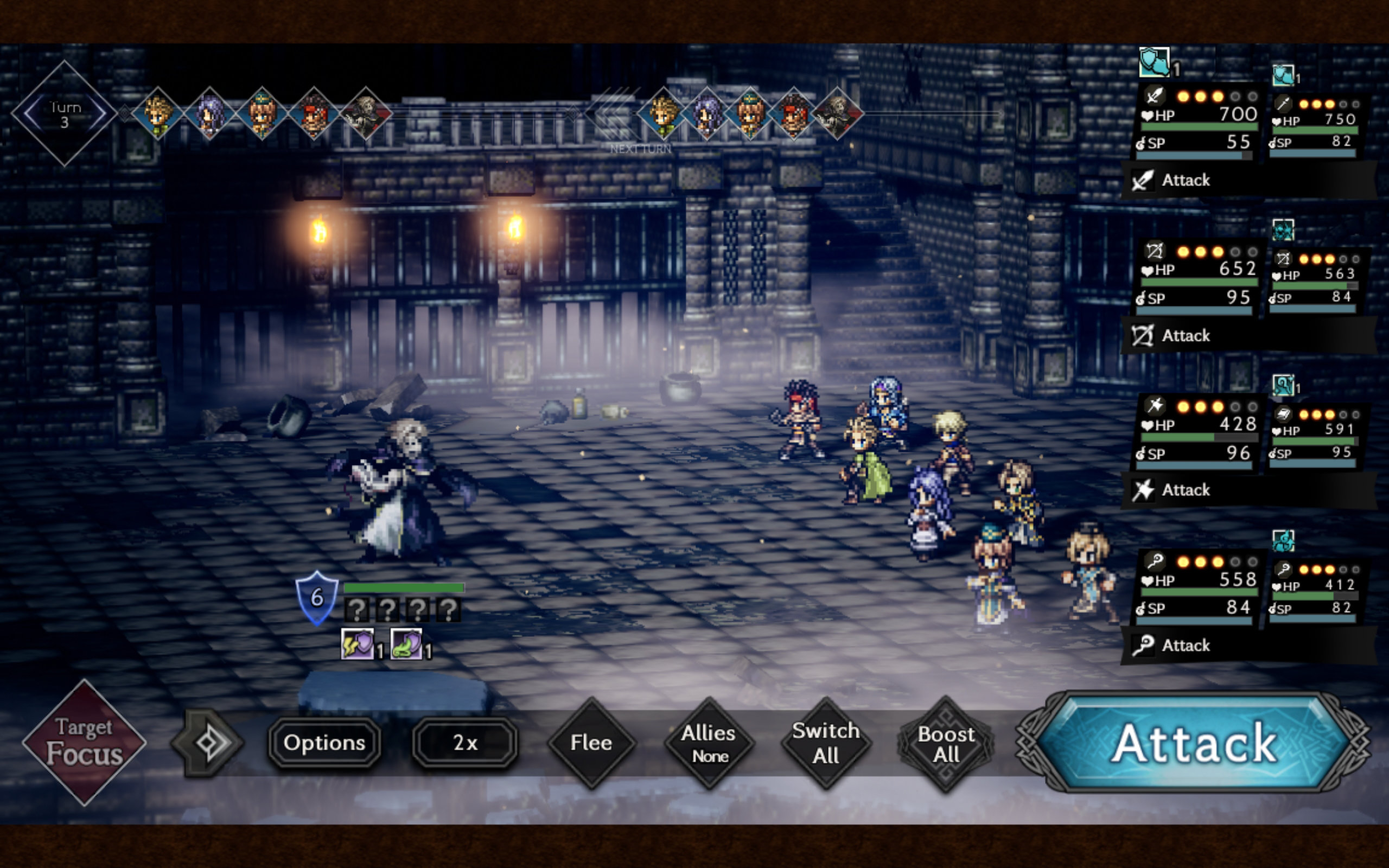
Task: Click the enemy shield icon showing 6
Action: [316, 598]
